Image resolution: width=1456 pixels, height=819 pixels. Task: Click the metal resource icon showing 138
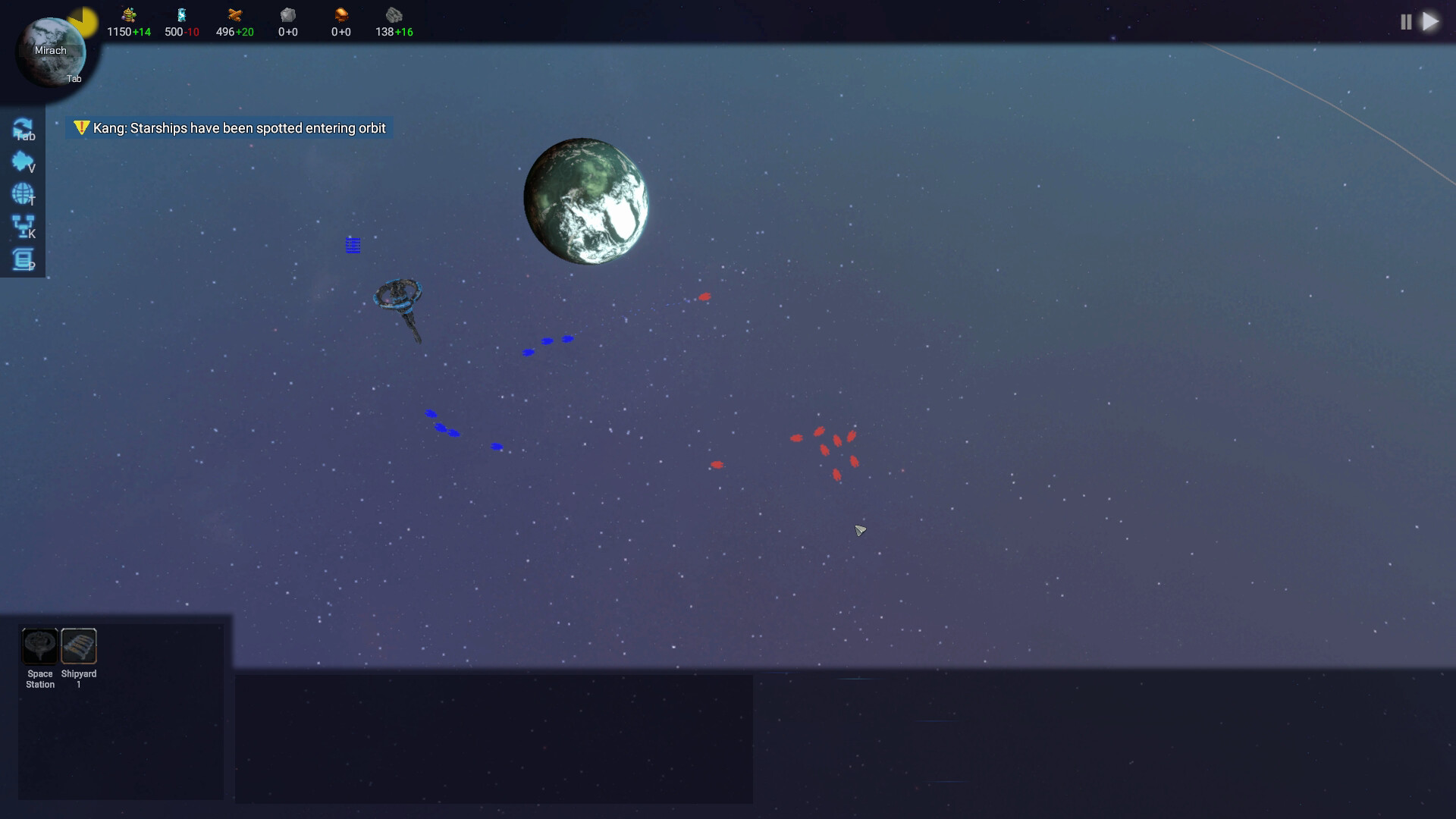pyautogui.click(x=394, y=15)
